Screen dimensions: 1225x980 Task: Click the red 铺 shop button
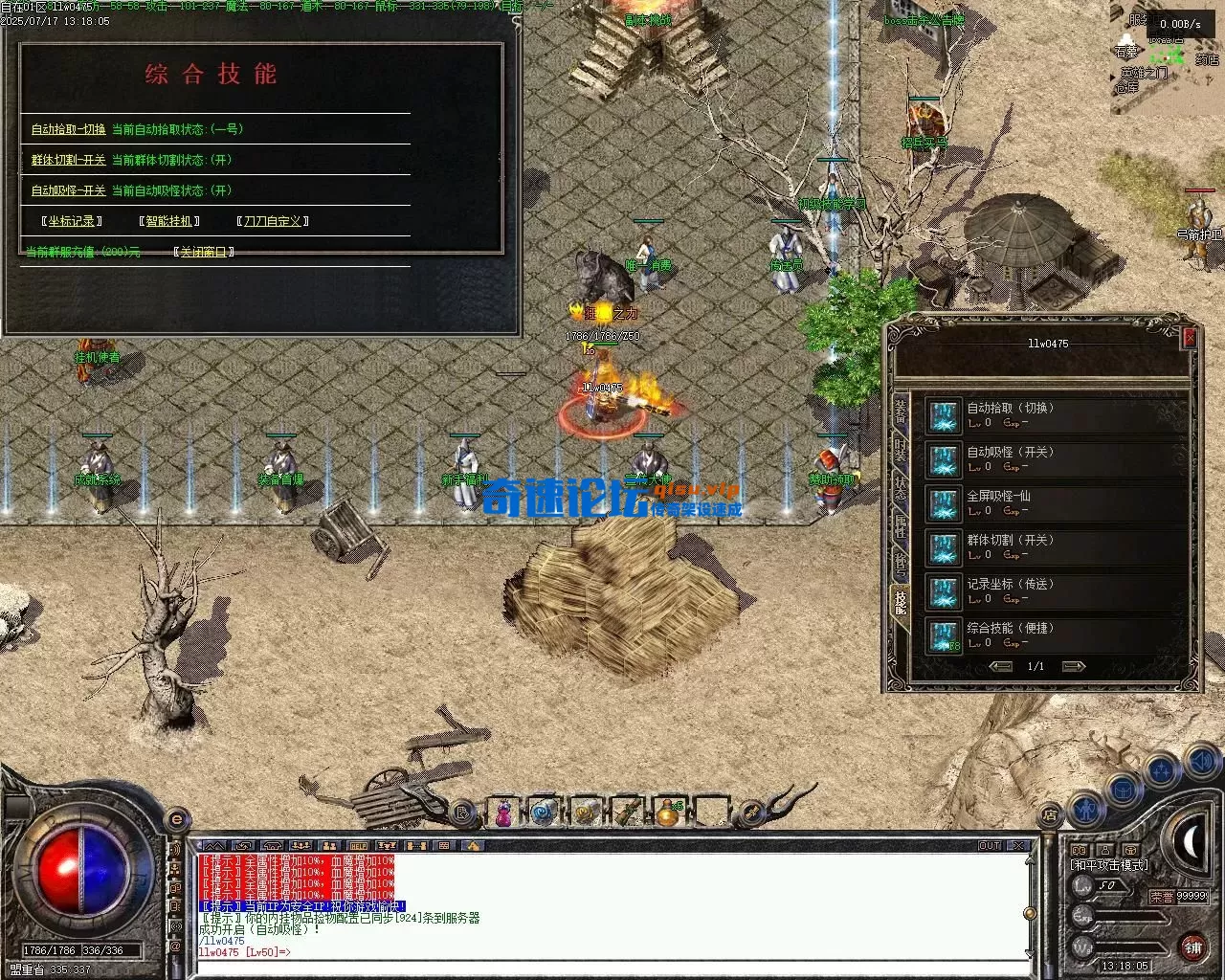[1192, 947]
